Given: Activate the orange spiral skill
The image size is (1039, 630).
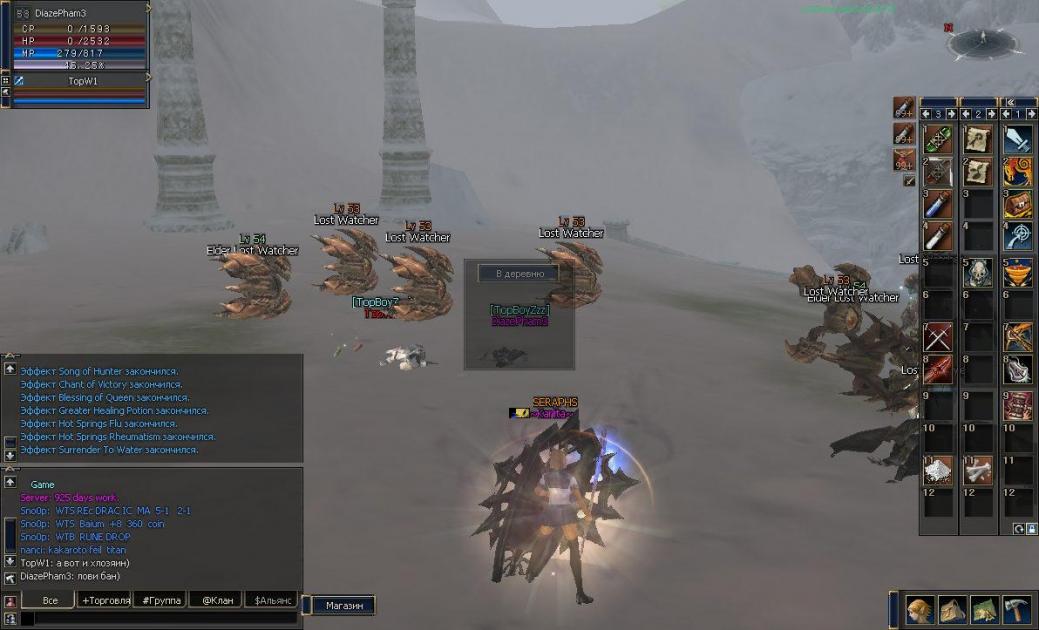Looking at the screenshot, I should [1017, 172].
